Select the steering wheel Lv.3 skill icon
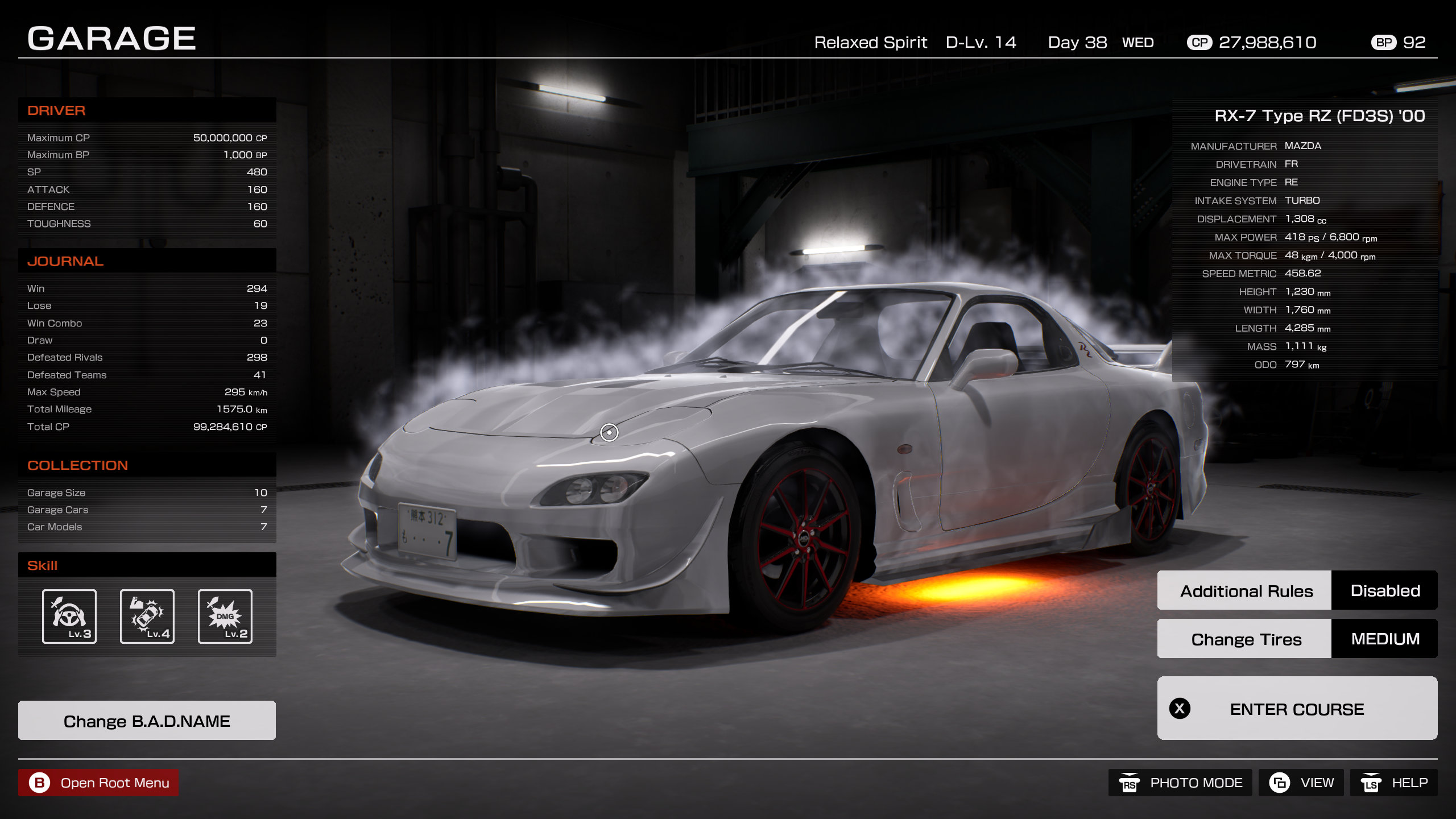 [x=69, y=617]
